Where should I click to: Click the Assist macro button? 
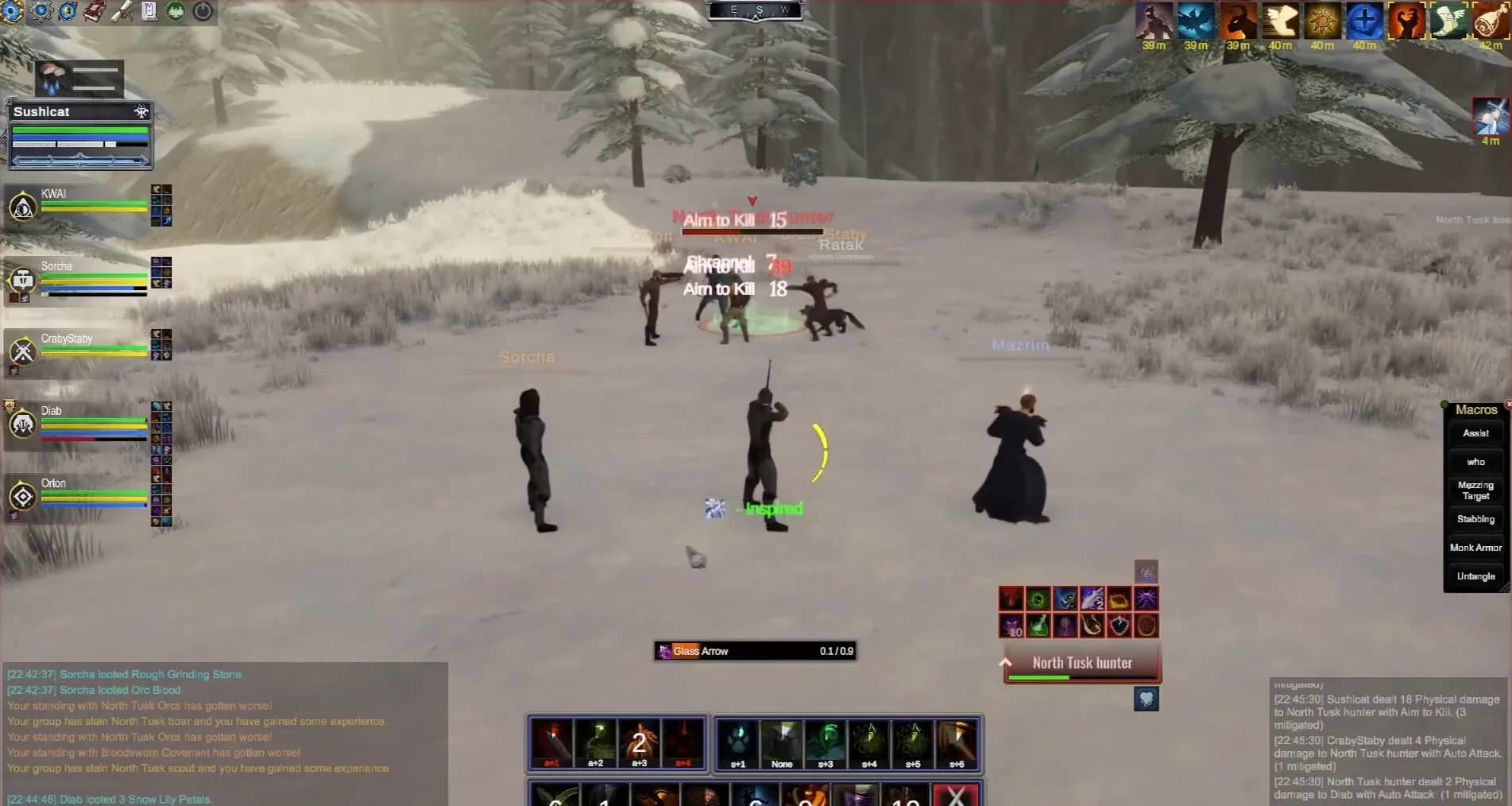point(1475,433)
